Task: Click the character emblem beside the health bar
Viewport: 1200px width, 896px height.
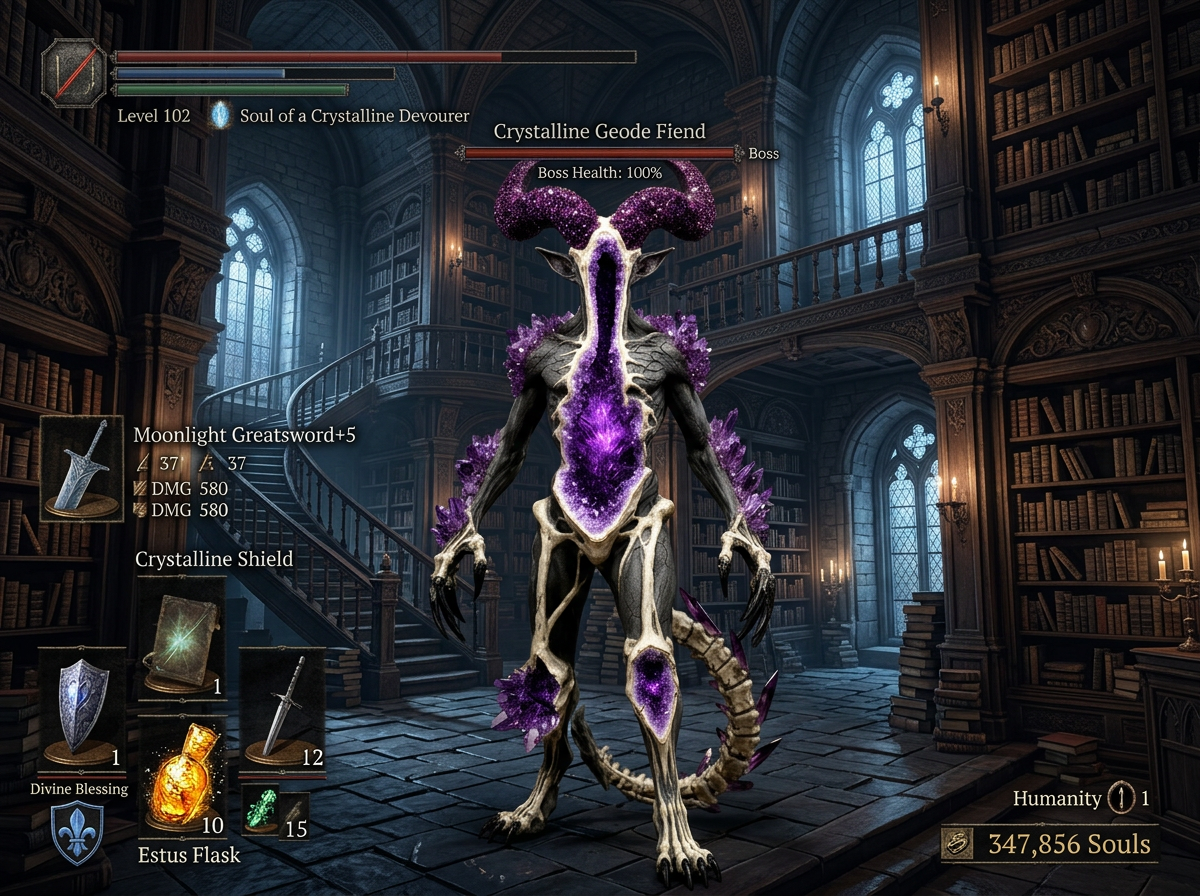Action: pos(74,73)
